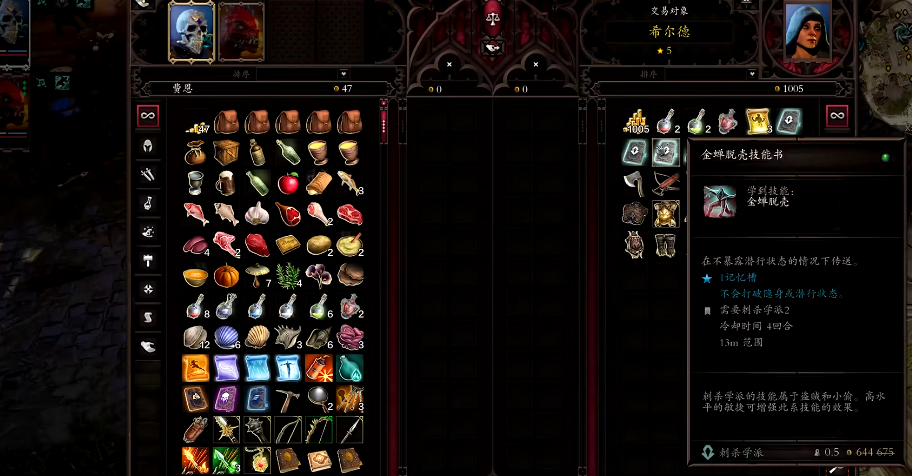
Task: Choose the wooden crate item
Action: point(226,152)
